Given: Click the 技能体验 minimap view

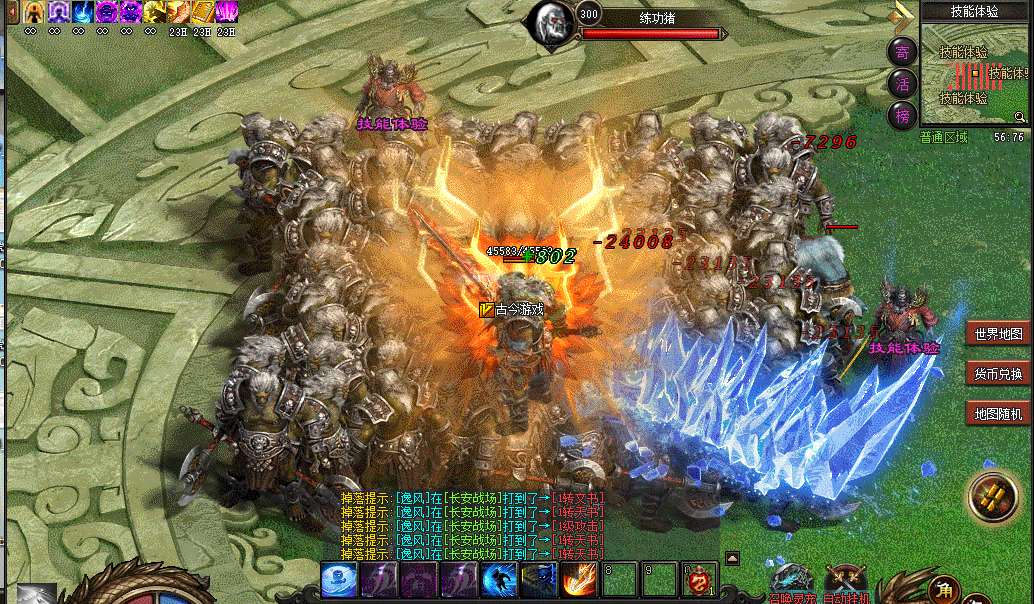Looking at the screenshot, I should click(975, 75).
